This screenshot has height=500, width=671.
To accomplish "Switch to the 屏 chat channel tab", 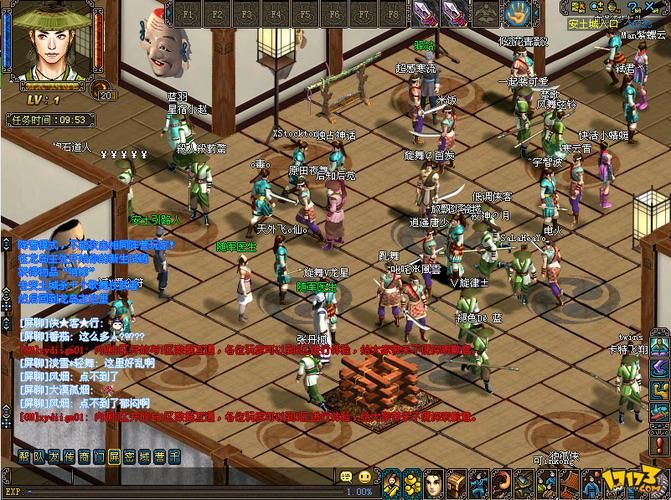I will click(114, 456).
